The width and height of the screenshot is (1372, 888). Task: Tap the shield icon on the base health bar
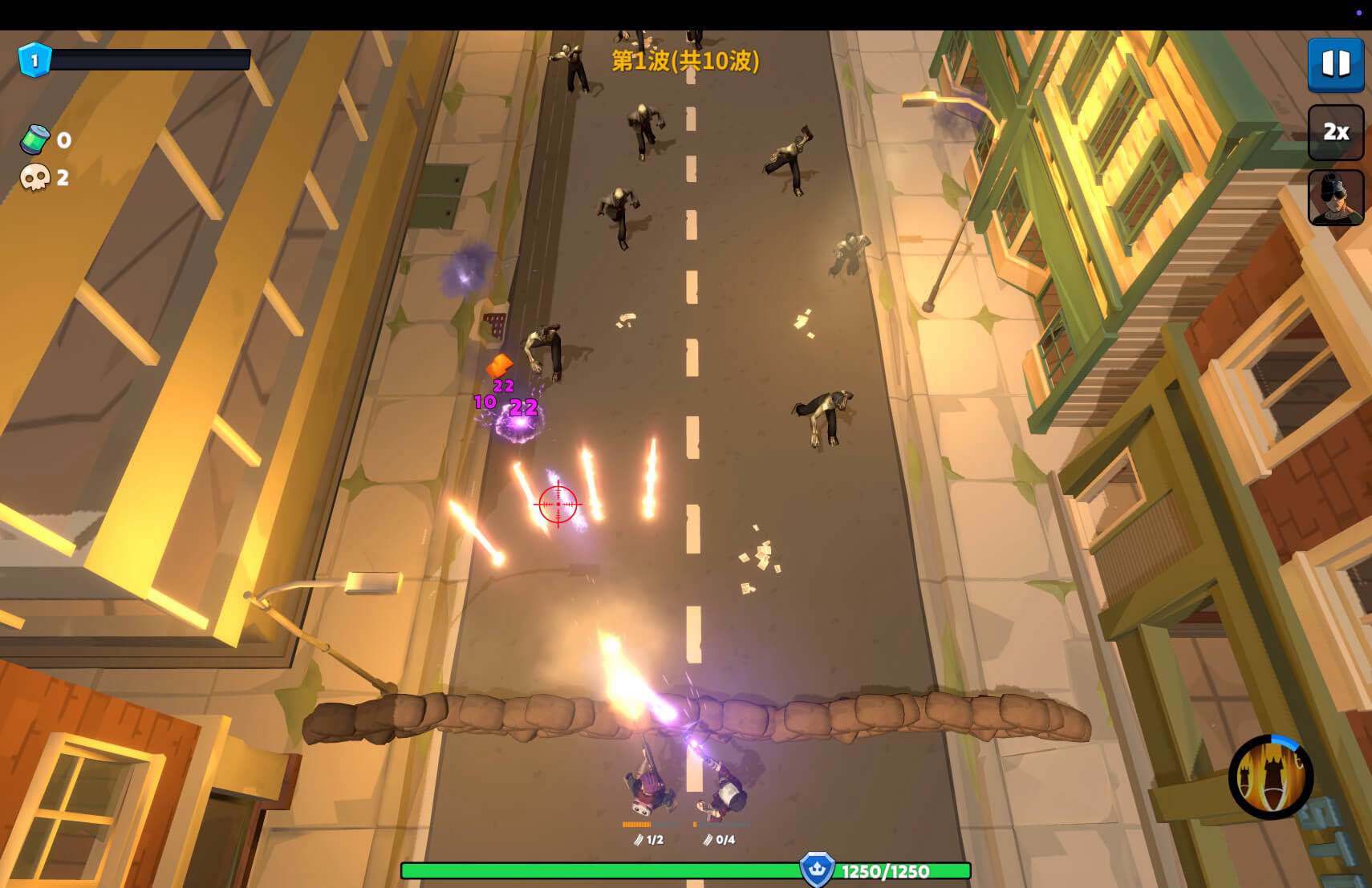[816, 868]
